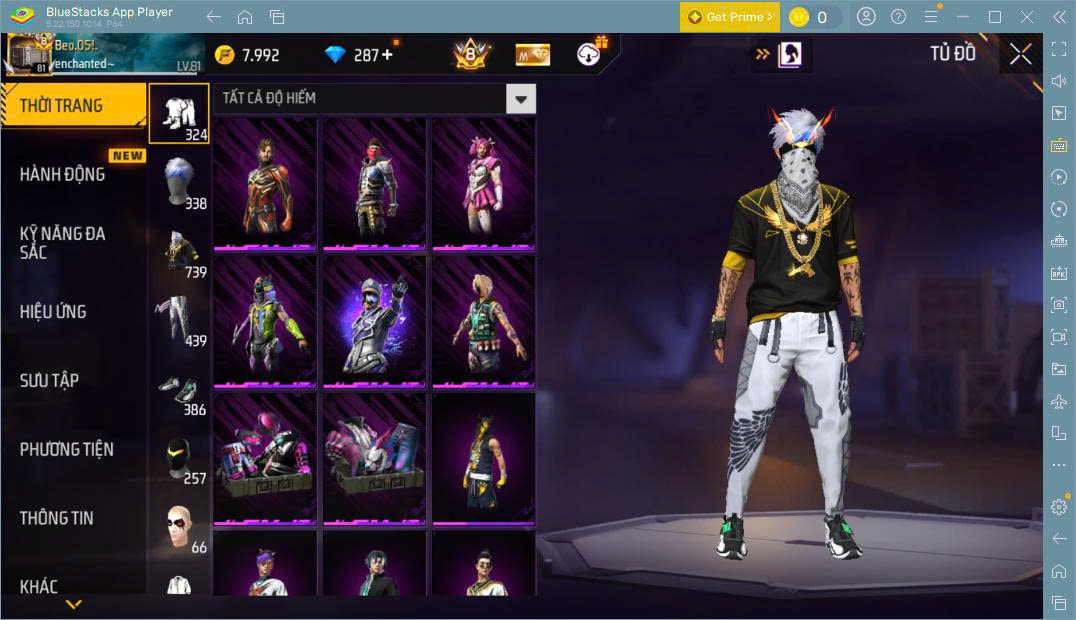Open the PHƯƠNG TIỆN category

[x=67, y=450]
